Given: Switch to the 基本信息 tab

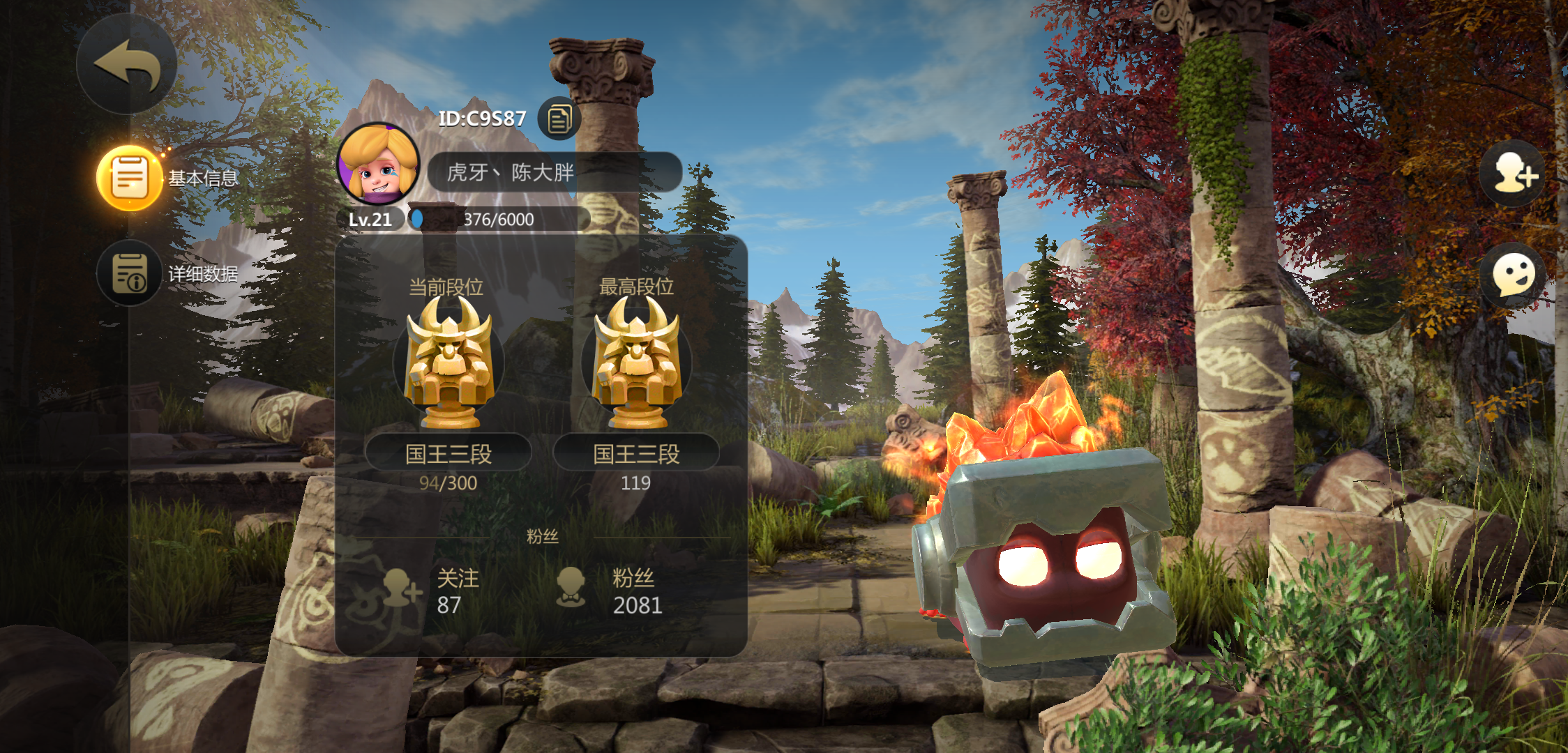Looking at the screenshot, I should click(x=130, y=178).
